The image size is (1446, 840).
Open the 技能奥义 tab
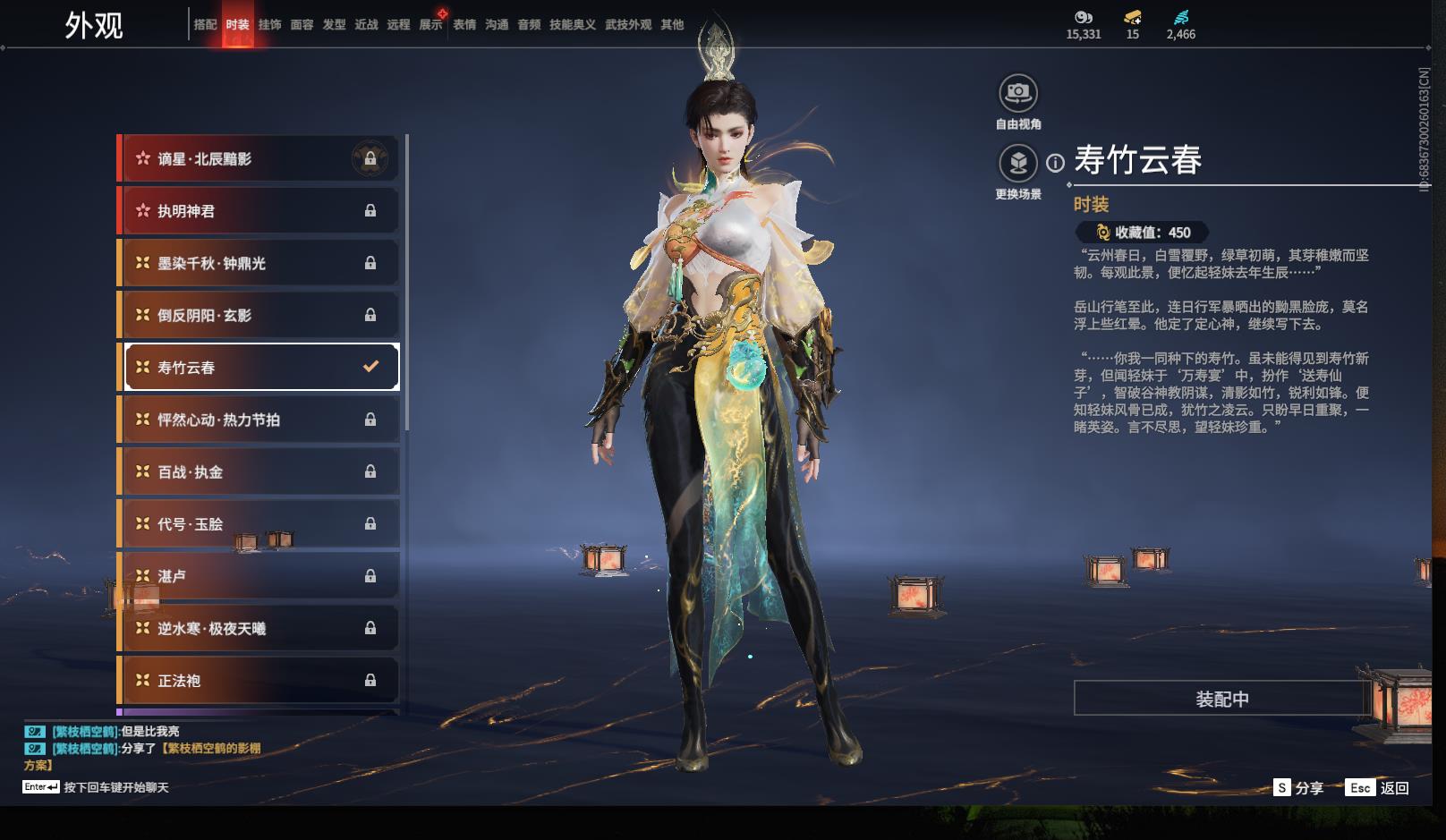click(x=572, y=25)
